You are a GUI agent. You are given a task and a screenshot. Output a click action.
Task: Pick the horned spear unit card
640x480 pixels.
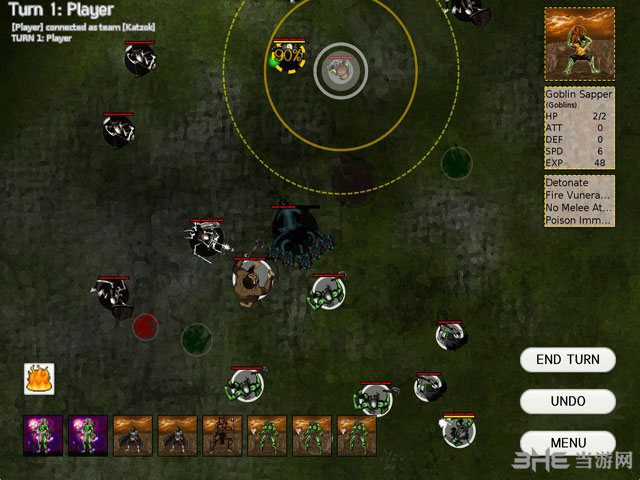(222, 436)
